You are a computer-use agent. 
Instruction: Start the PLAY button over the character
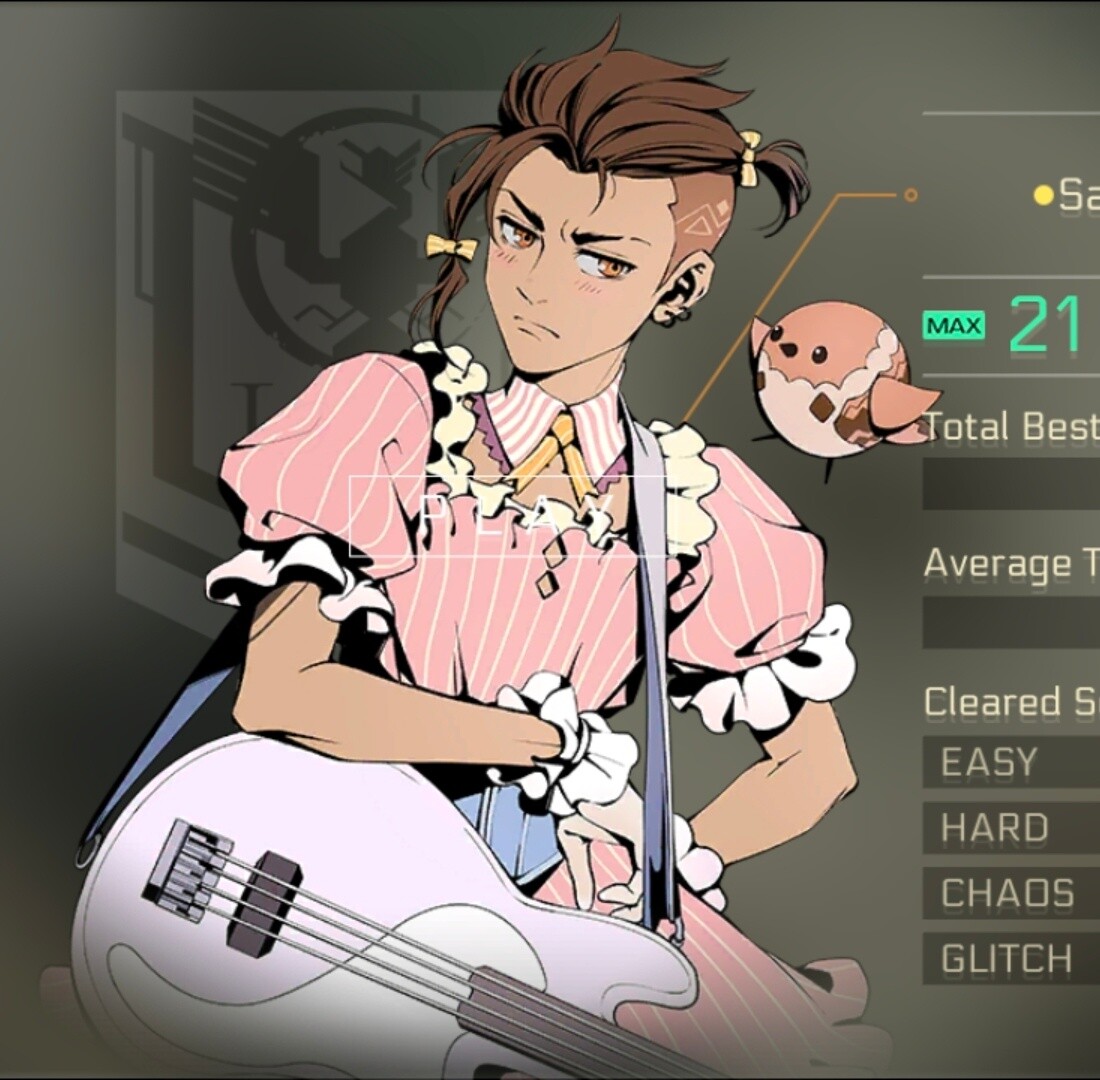pos(507,515)
